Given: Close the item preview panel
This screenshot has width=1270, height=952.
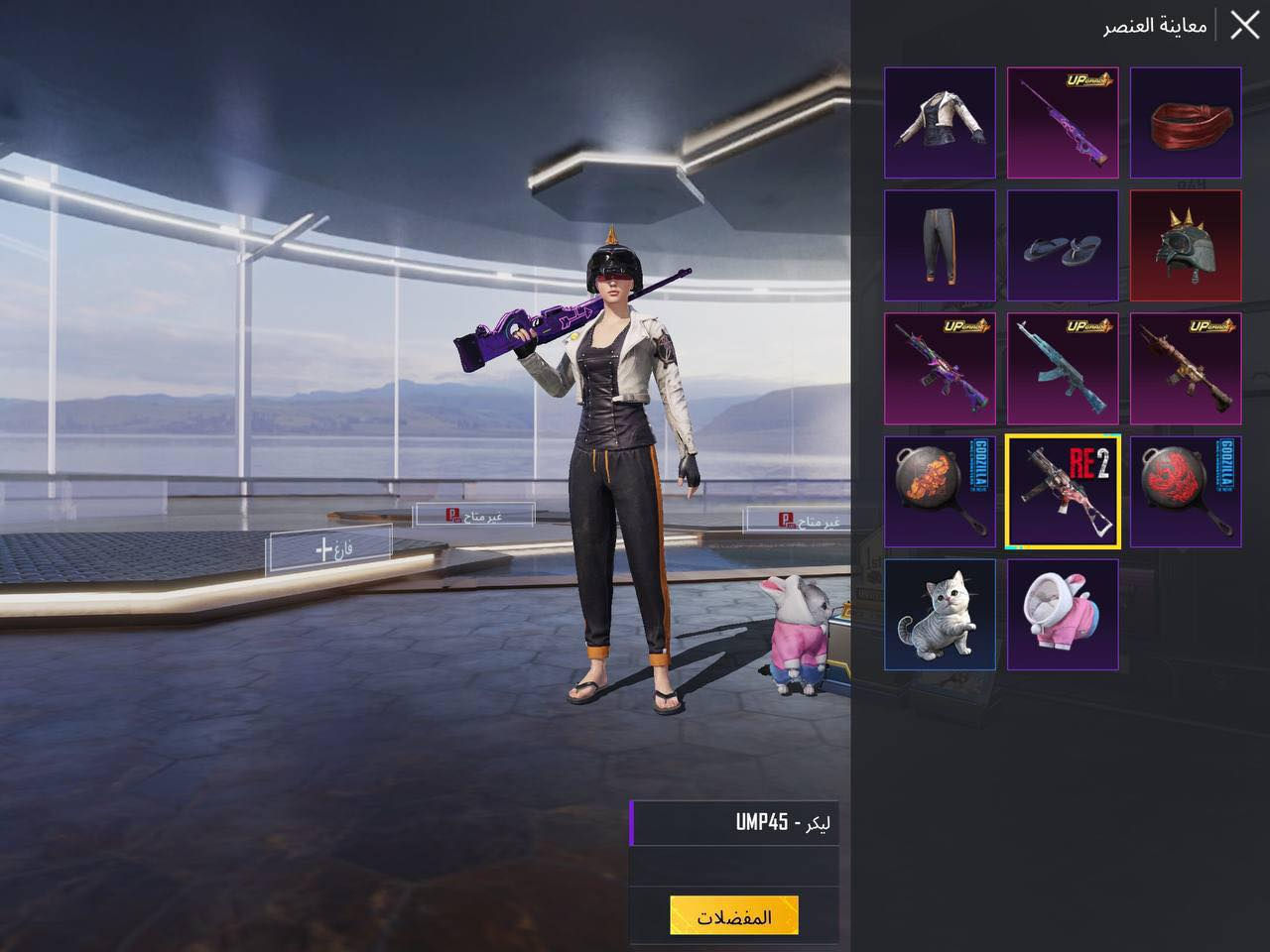Looking at the screenshot, I should [1244, 25].
